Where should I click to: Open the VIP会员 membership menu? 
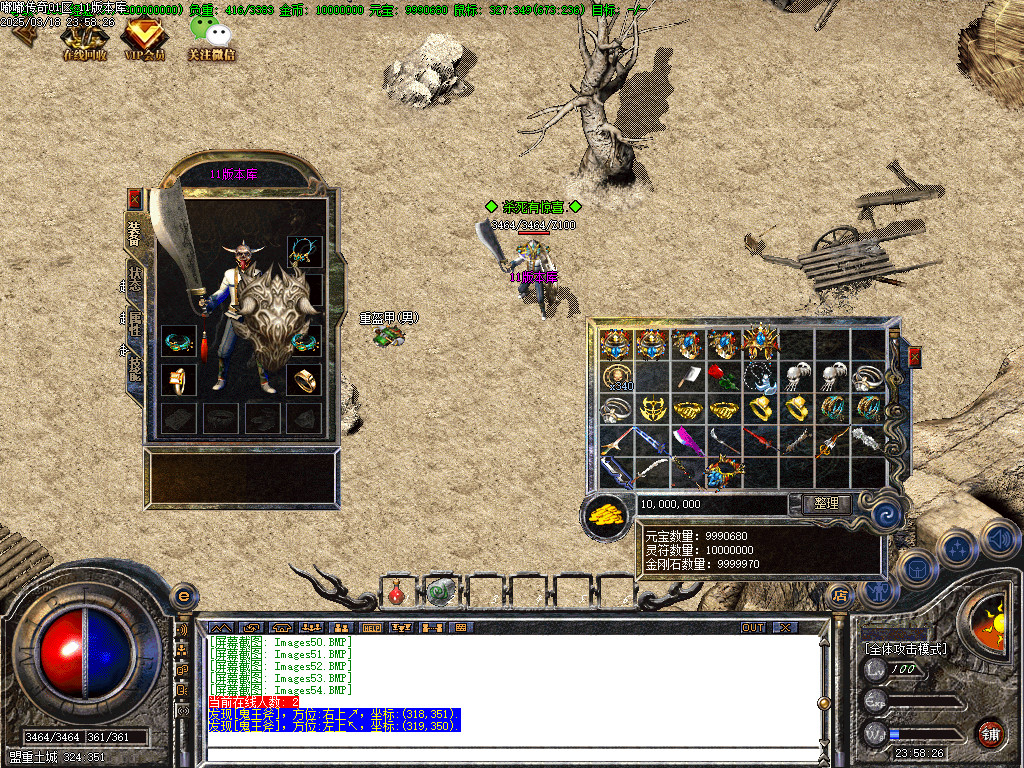click(x=143, y=40)
